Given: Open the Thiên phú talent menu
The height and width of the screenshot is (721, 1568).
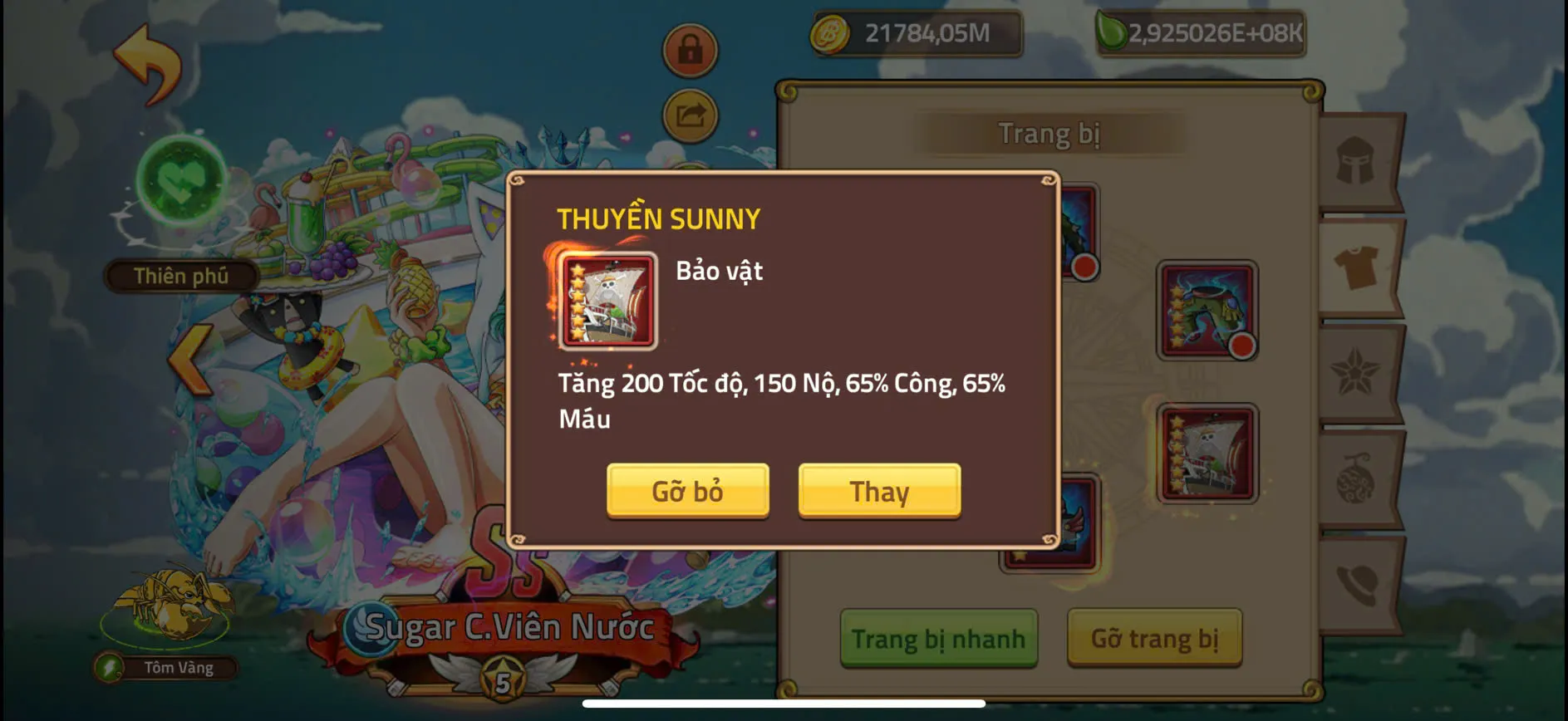Looking at the screenshot, I should pyautogui.click(x=181, y=274).
